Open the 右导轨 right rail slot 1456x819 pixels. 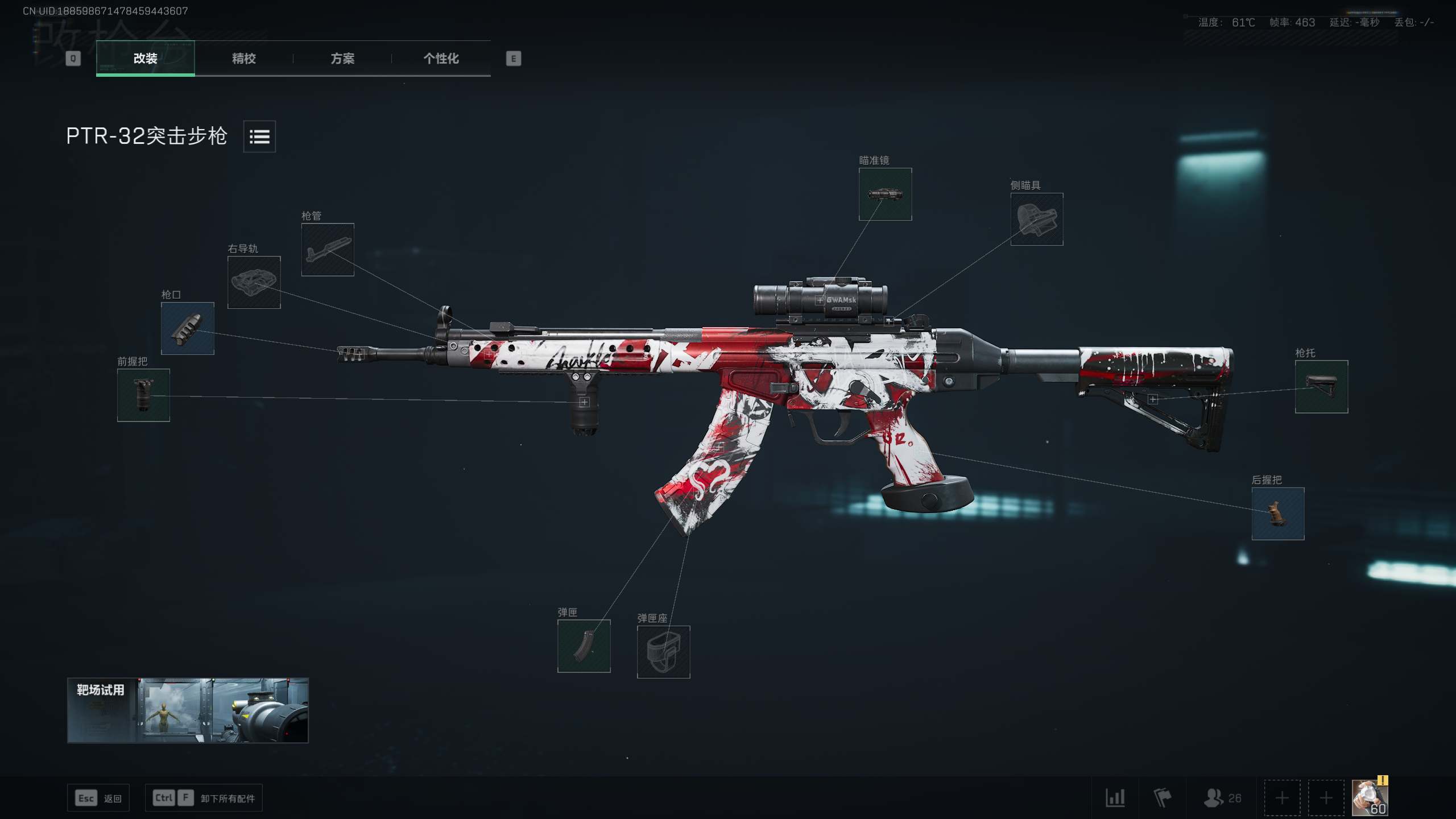(254, 283)
